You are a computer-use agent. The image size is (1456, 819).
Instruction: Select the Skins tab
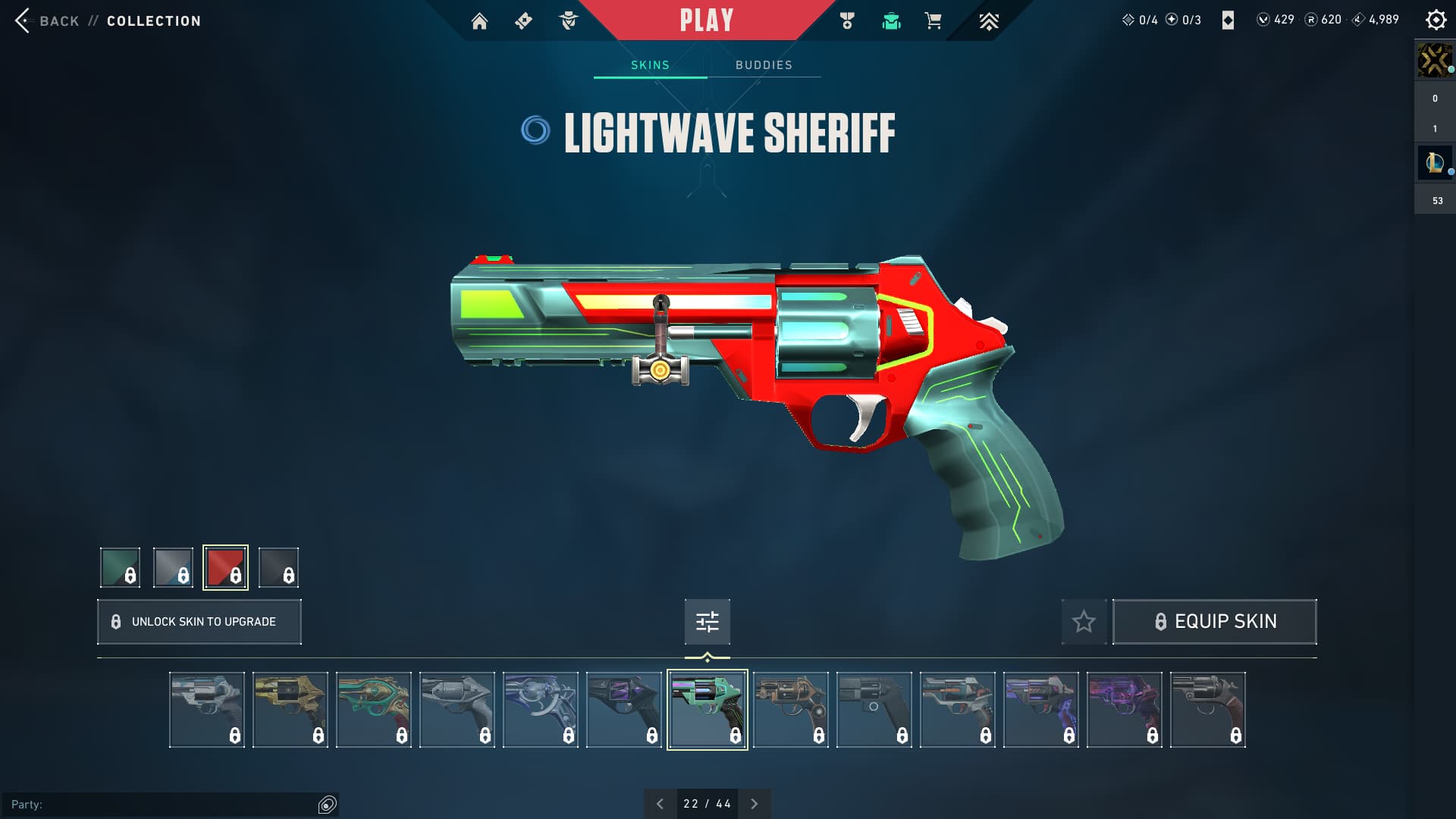tap(650, 65)
